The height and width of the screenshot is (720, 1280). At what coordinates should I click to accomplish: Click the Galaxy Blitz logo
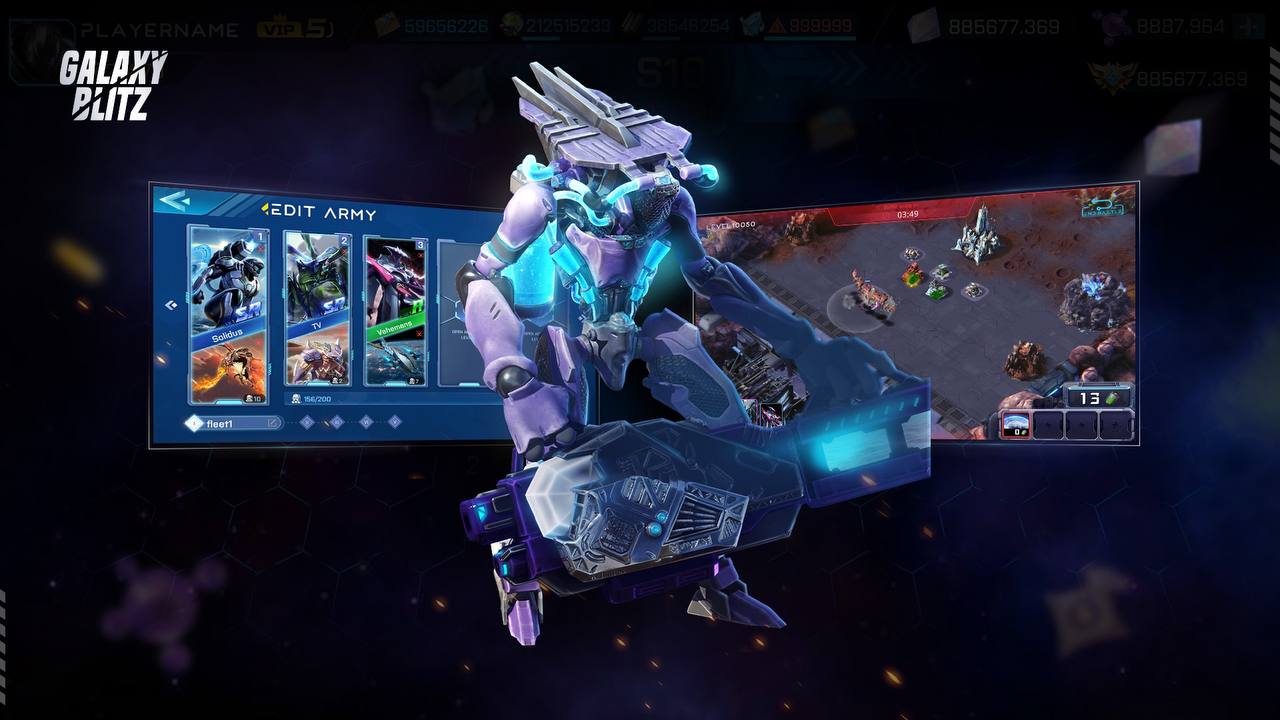[111, 85]
